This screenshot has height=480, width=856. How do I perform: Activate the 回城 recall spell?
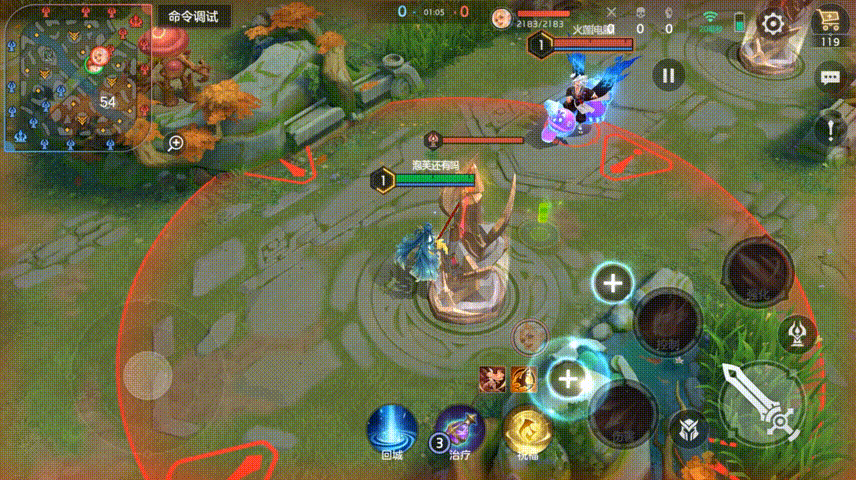tap(392, 428)
